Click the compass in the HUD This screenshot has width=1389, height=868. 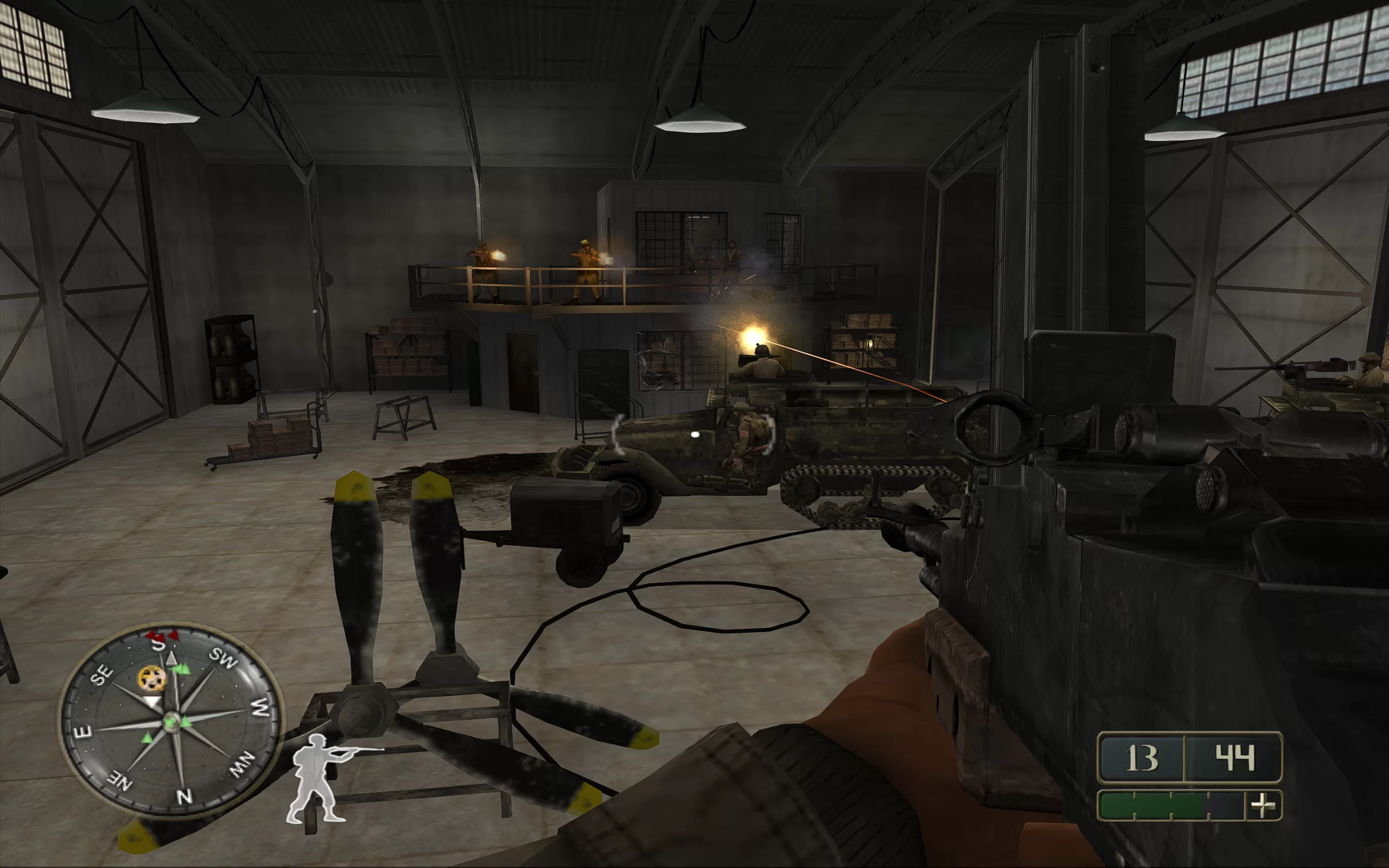click(171, 720)
